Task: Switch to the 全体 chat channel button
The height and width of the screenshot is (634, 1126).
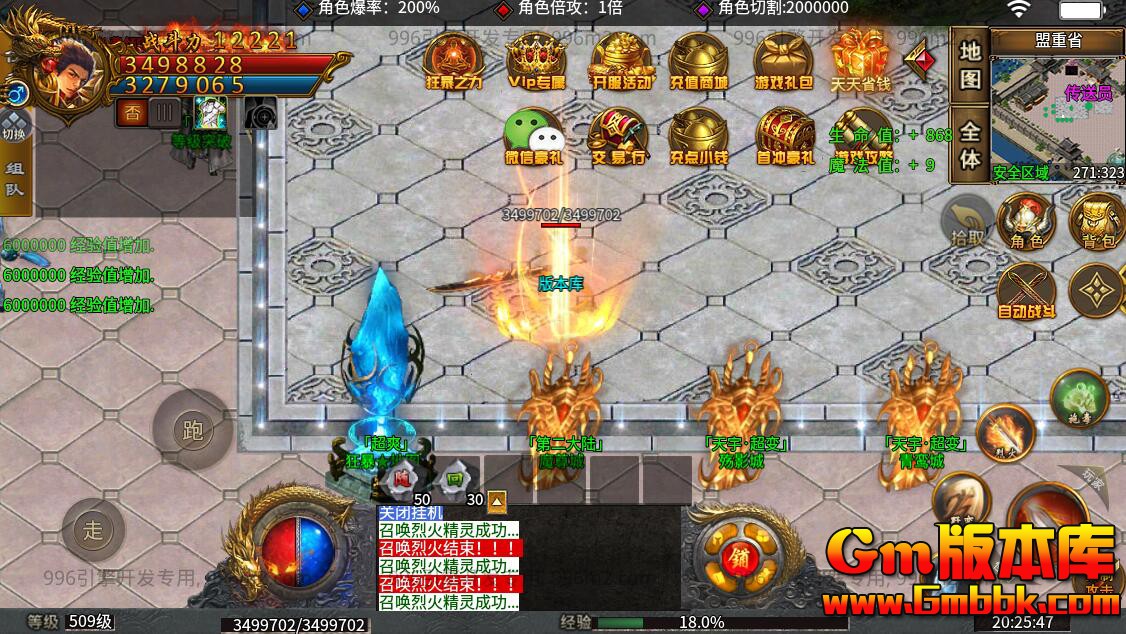Action: [969, 145]
